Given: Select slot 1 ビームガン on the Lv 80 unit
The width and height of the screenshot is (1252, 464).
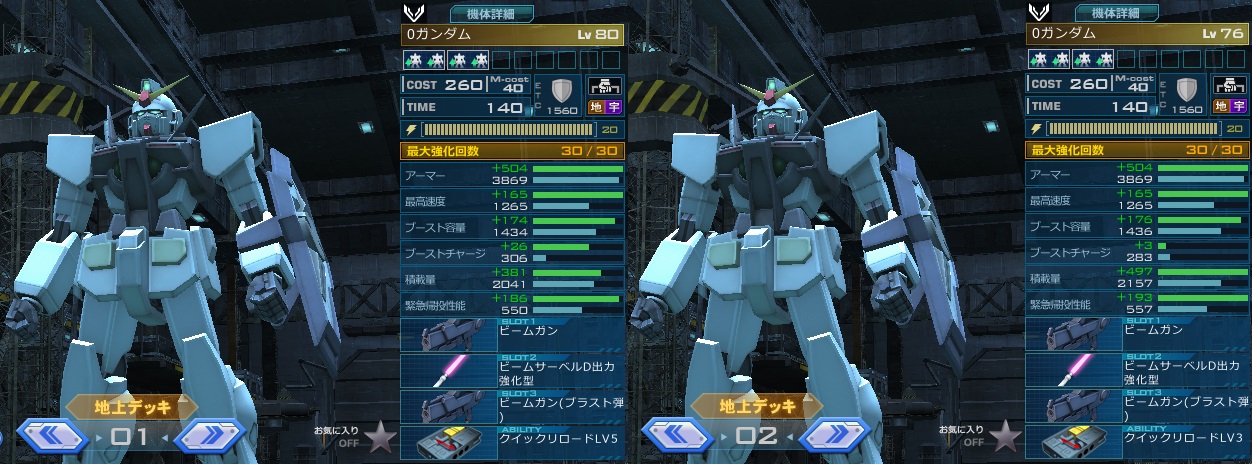Looking at the screenshot, I should tap(511, 334).
